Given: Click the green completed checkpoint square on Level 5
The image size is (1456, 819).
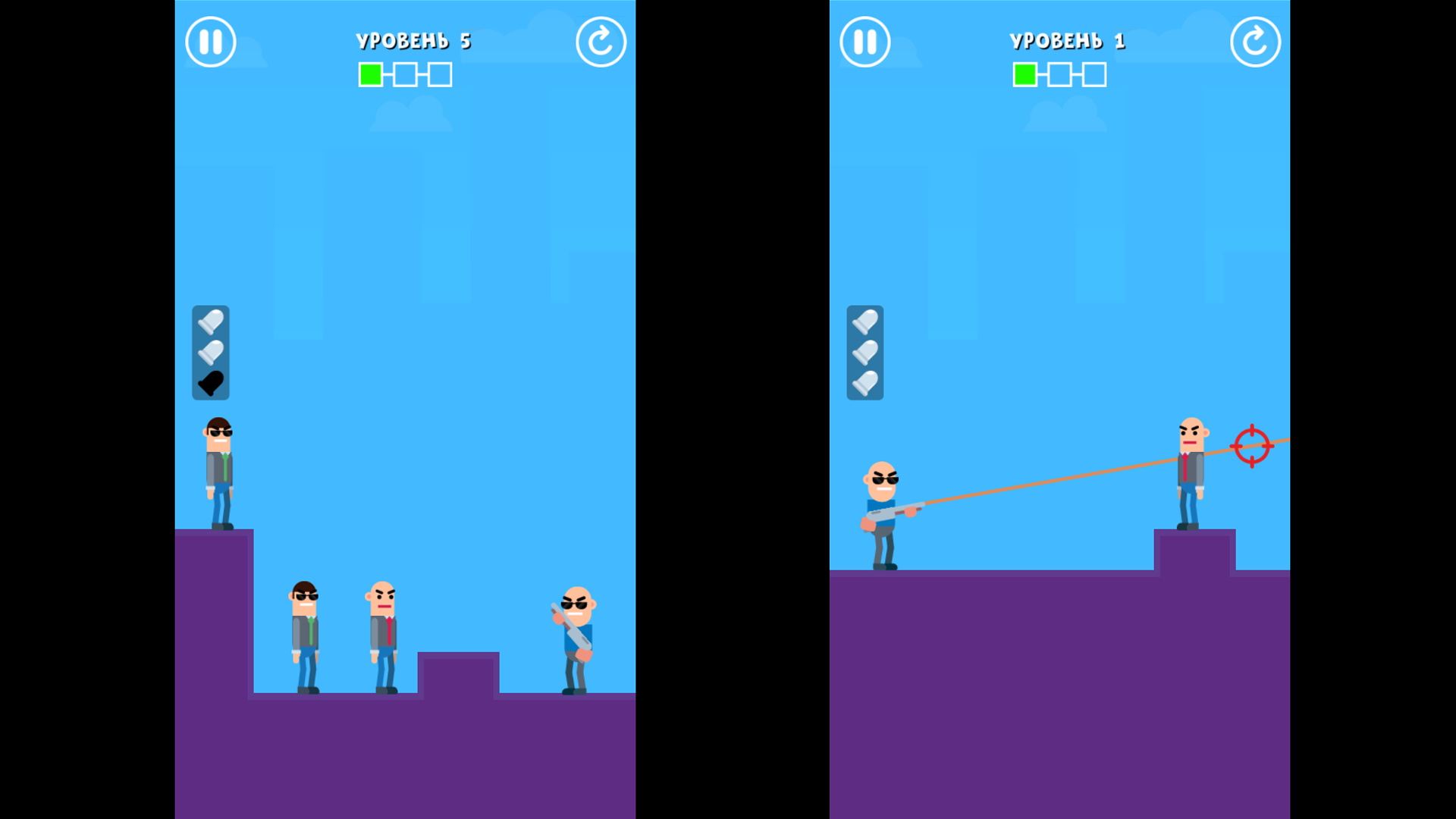Looking at the screenshot, I should coord(370,74).
